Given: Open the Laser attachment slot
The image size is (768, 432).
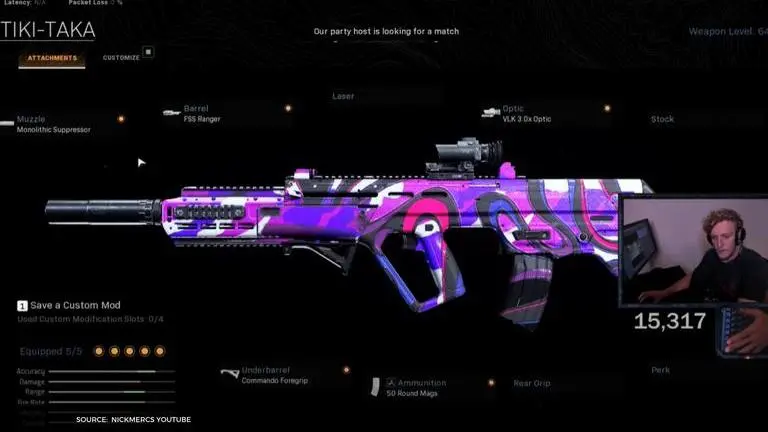Looking at the screenshot, I should point(343,97).
